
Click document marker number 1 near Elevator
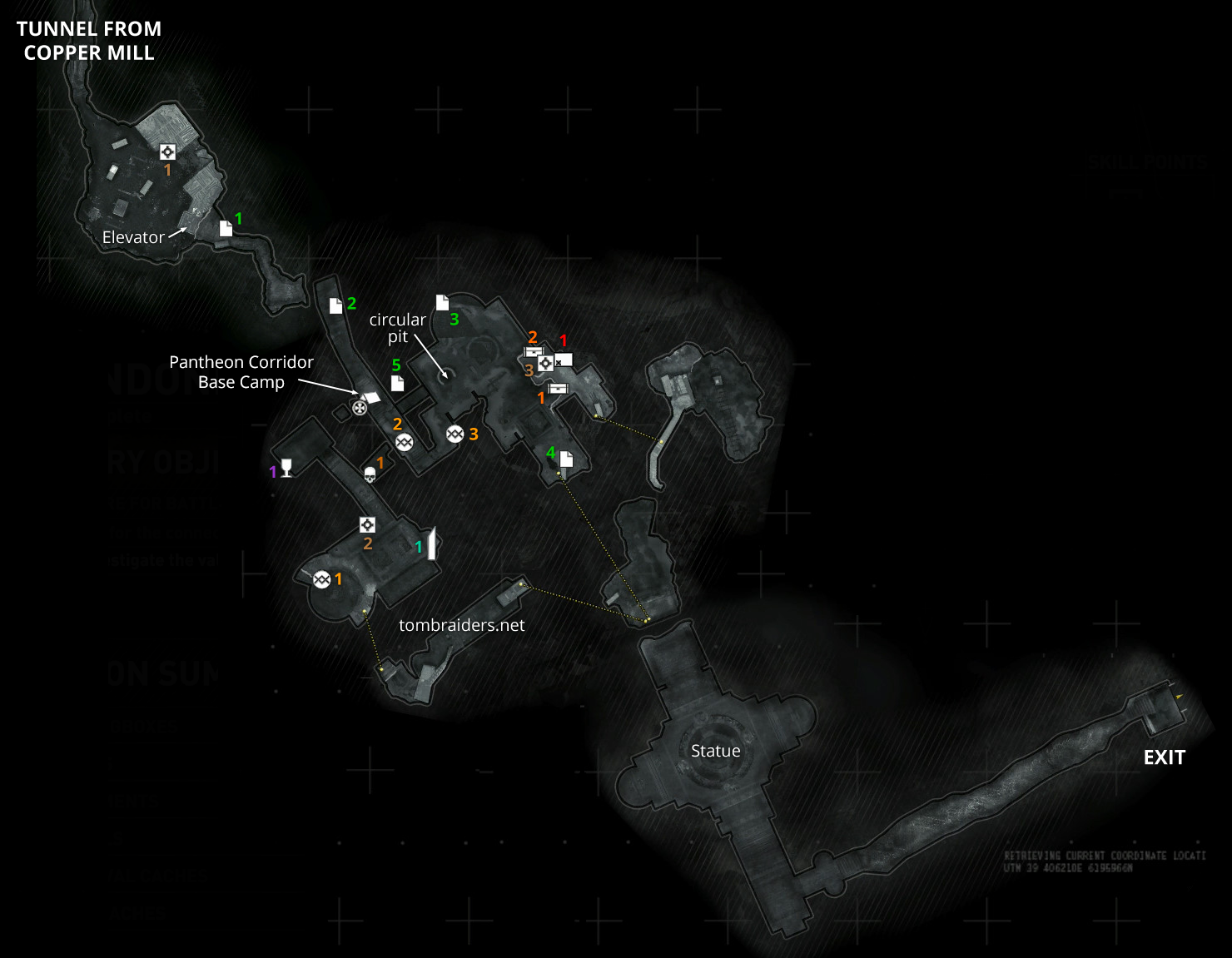226,228
